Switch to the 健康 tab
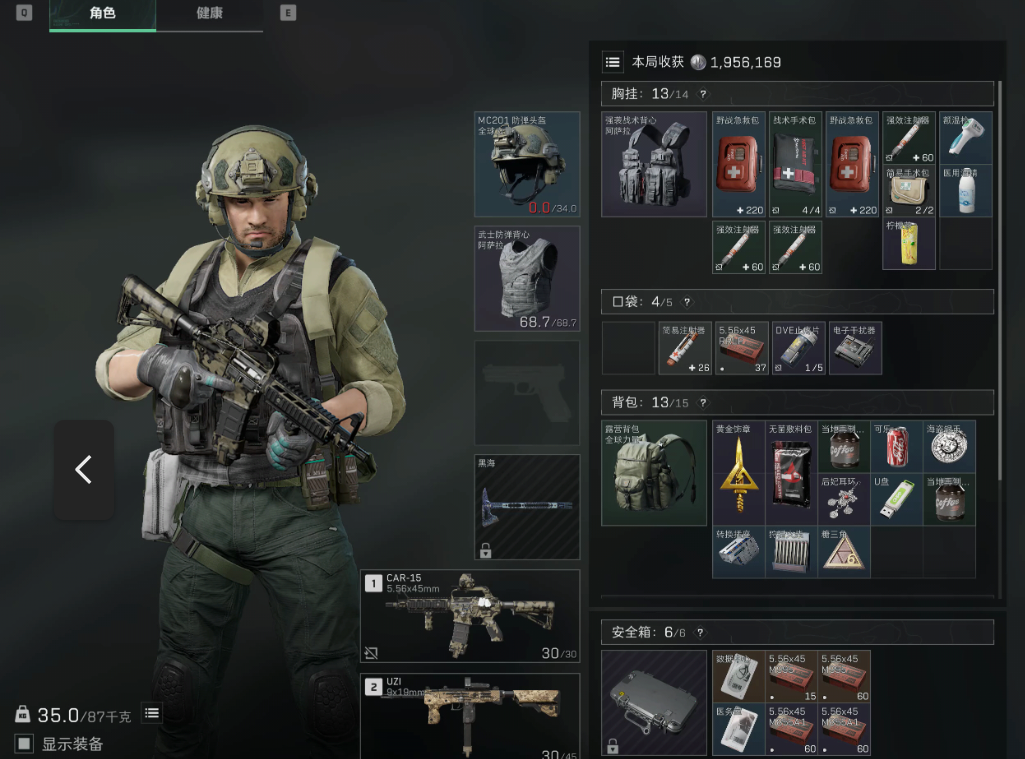 [x=209, y=14]
